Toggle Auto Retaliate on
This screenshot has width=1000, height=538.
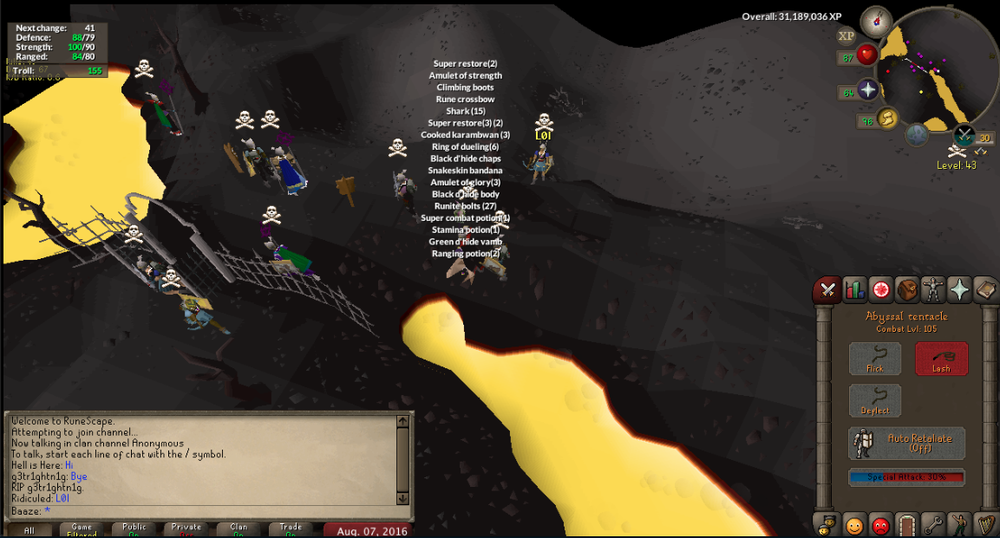907,442
